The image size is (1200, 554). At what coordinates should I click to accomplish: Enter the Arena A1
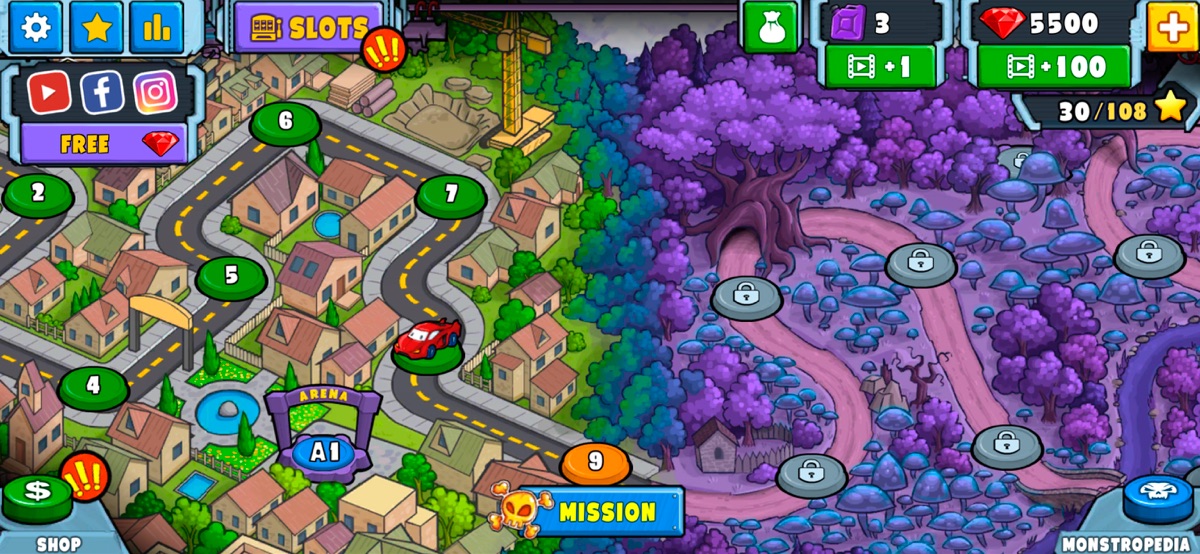[326, 451]
